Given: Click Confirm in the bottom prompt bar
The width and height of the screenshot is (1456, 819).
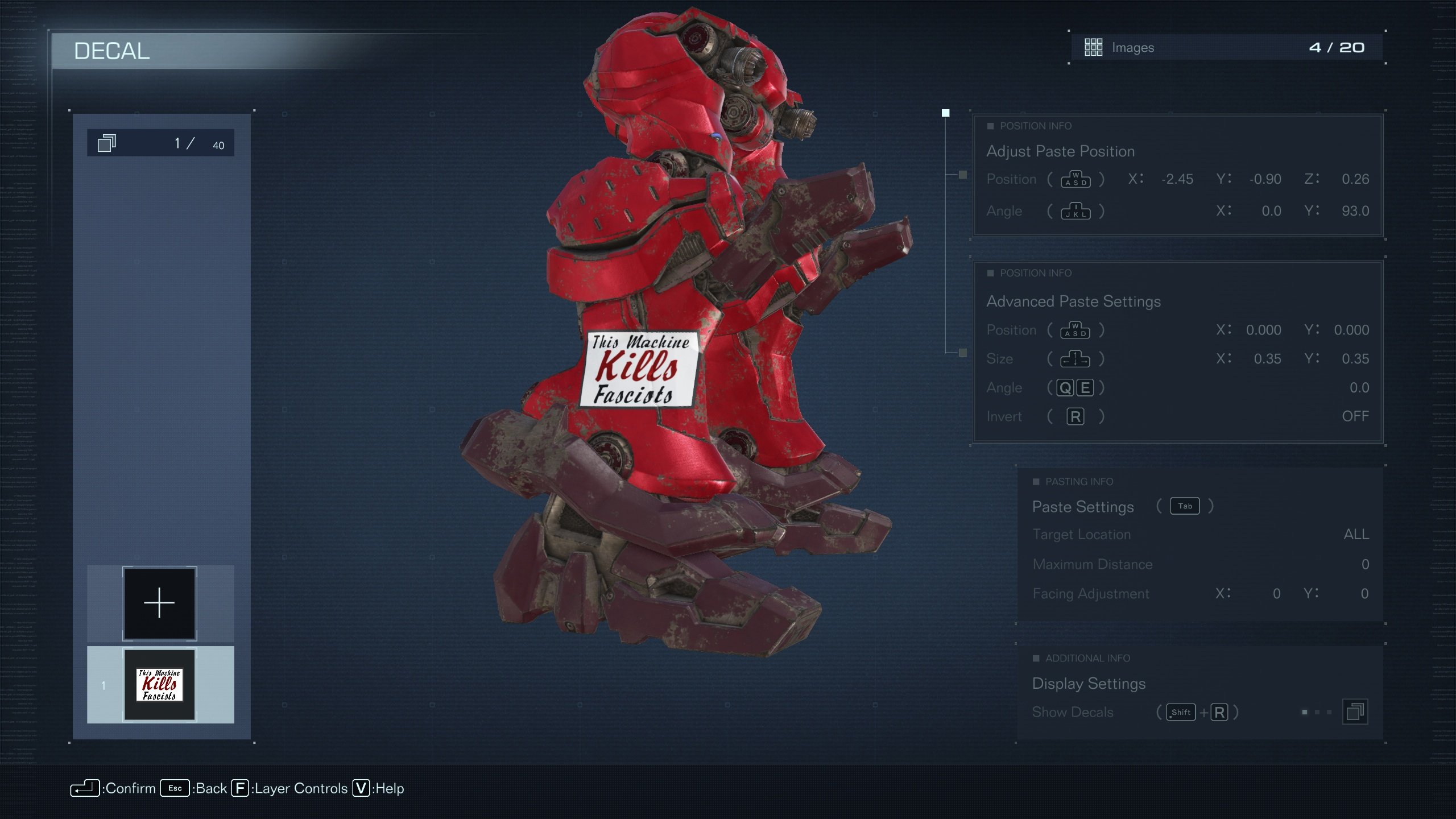Looking at the screenshot, I should pos(113,788).
